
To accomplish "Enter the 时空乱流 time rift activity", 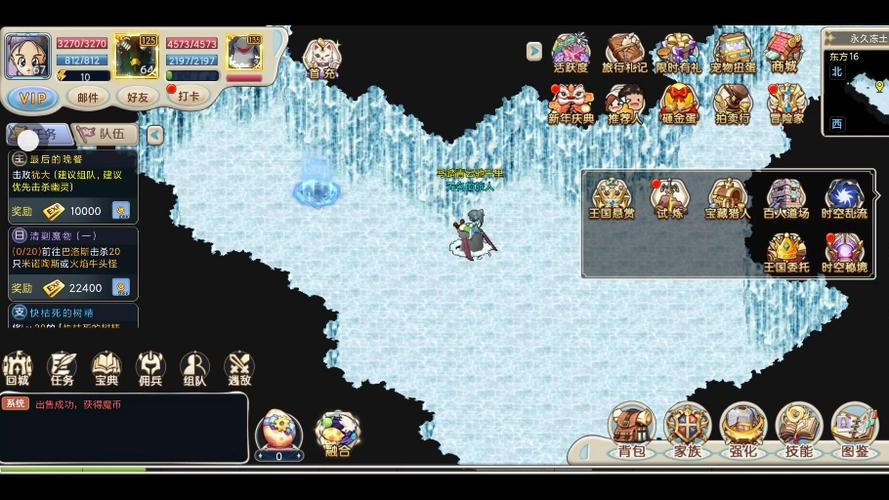I will pos(843,198).
